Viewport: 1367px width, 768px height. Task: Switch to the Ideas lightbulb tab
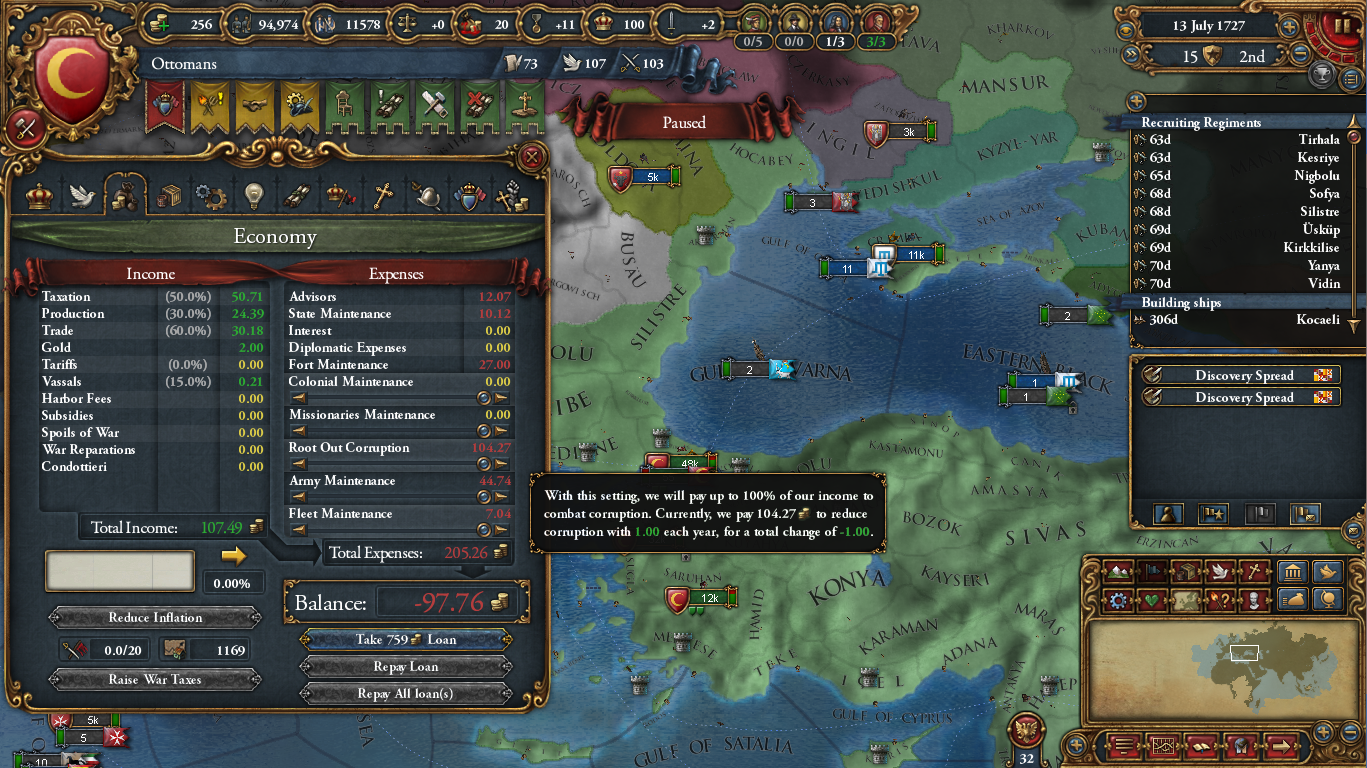[x=254, y=196]
